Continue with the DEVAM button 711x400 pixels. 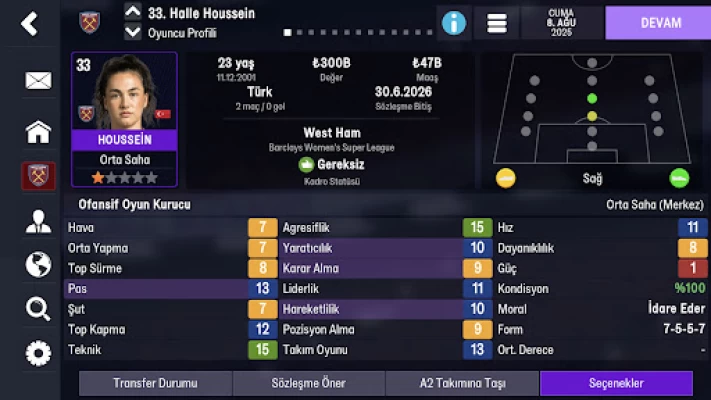click(x=660, y=22)
